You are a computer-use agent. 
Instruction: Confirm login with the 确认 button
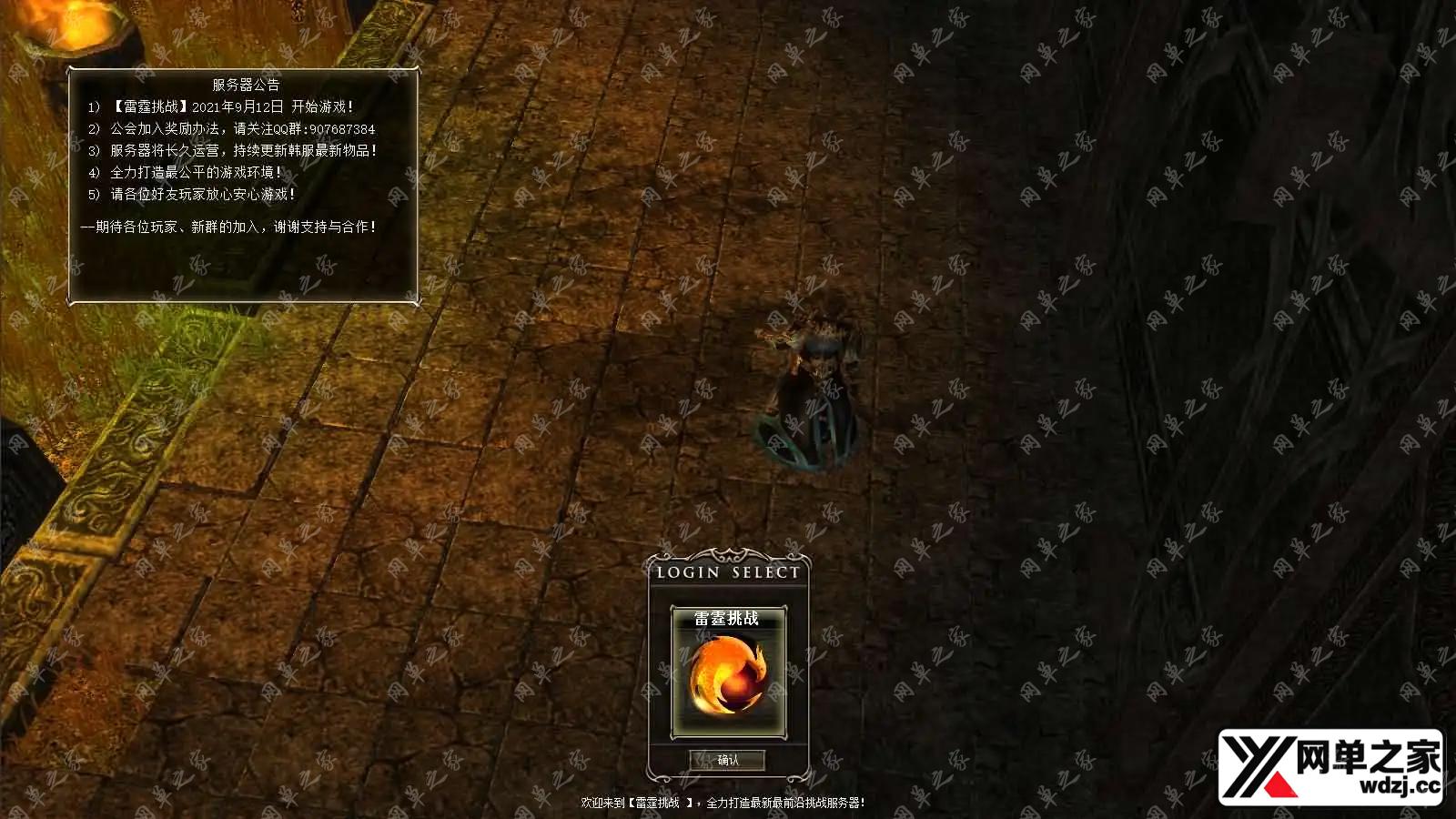[728, 760]
